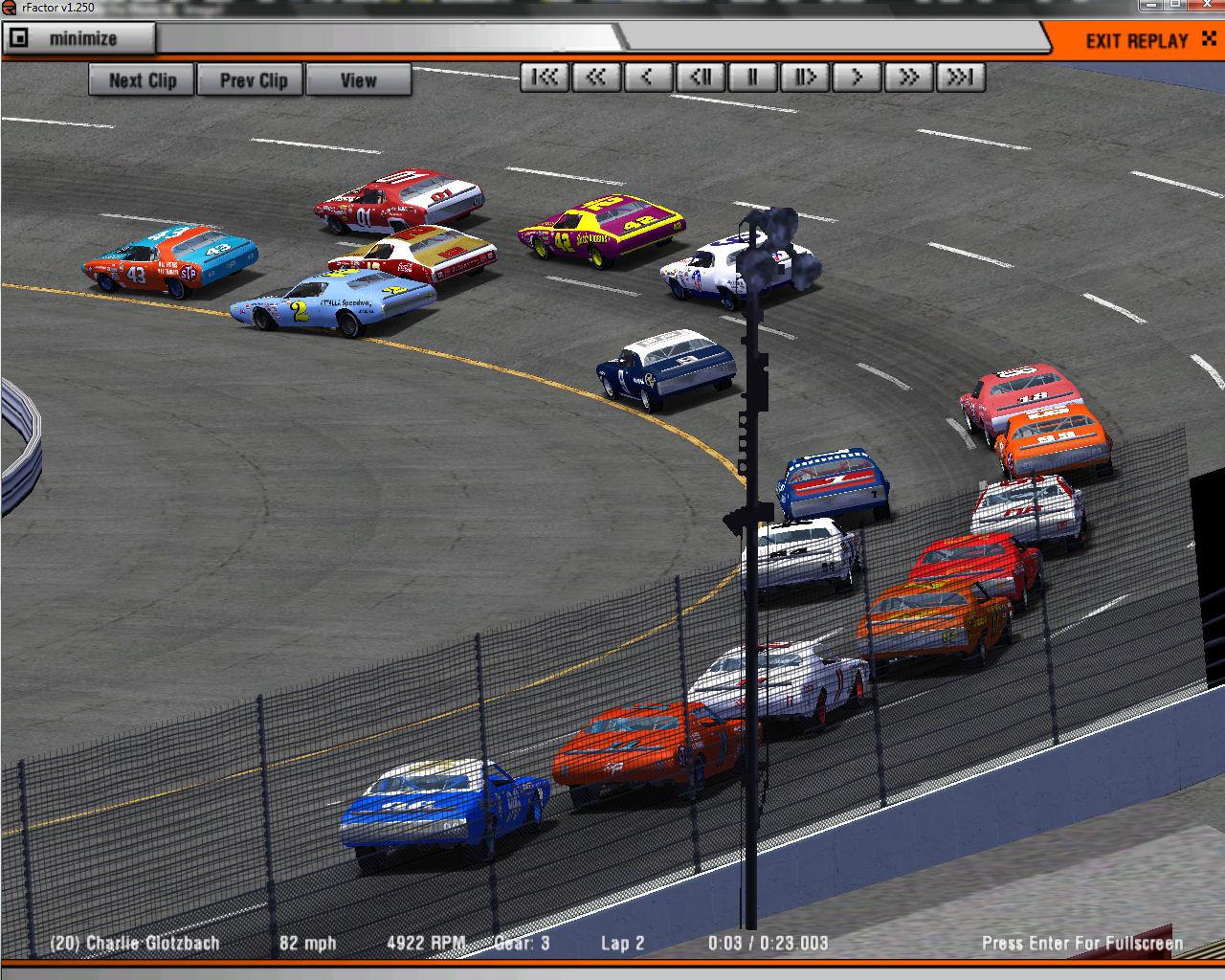Fast rewind the replay

coord(596,78)
